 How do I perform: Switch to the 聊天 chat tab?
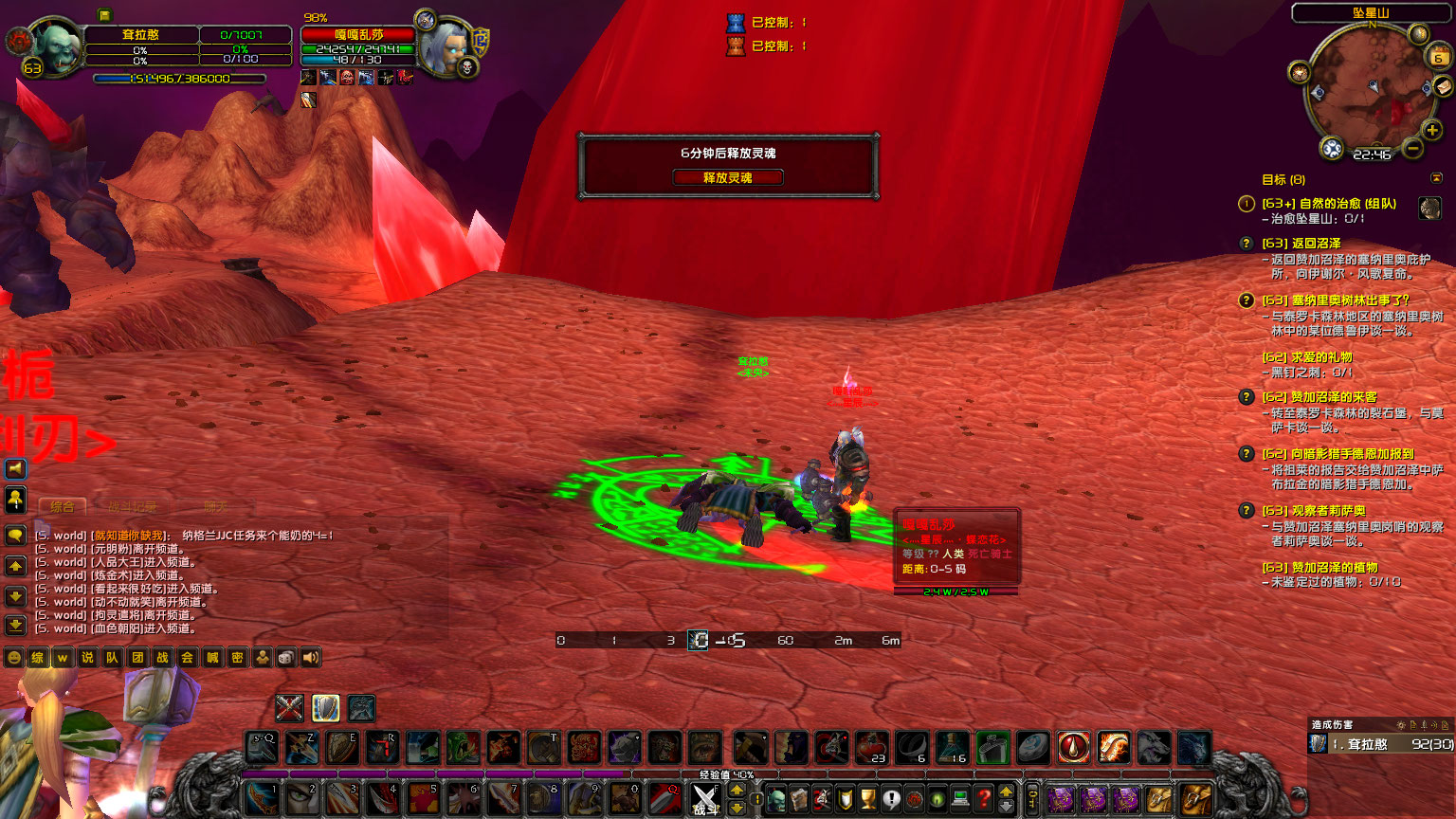tap(217, 507)
